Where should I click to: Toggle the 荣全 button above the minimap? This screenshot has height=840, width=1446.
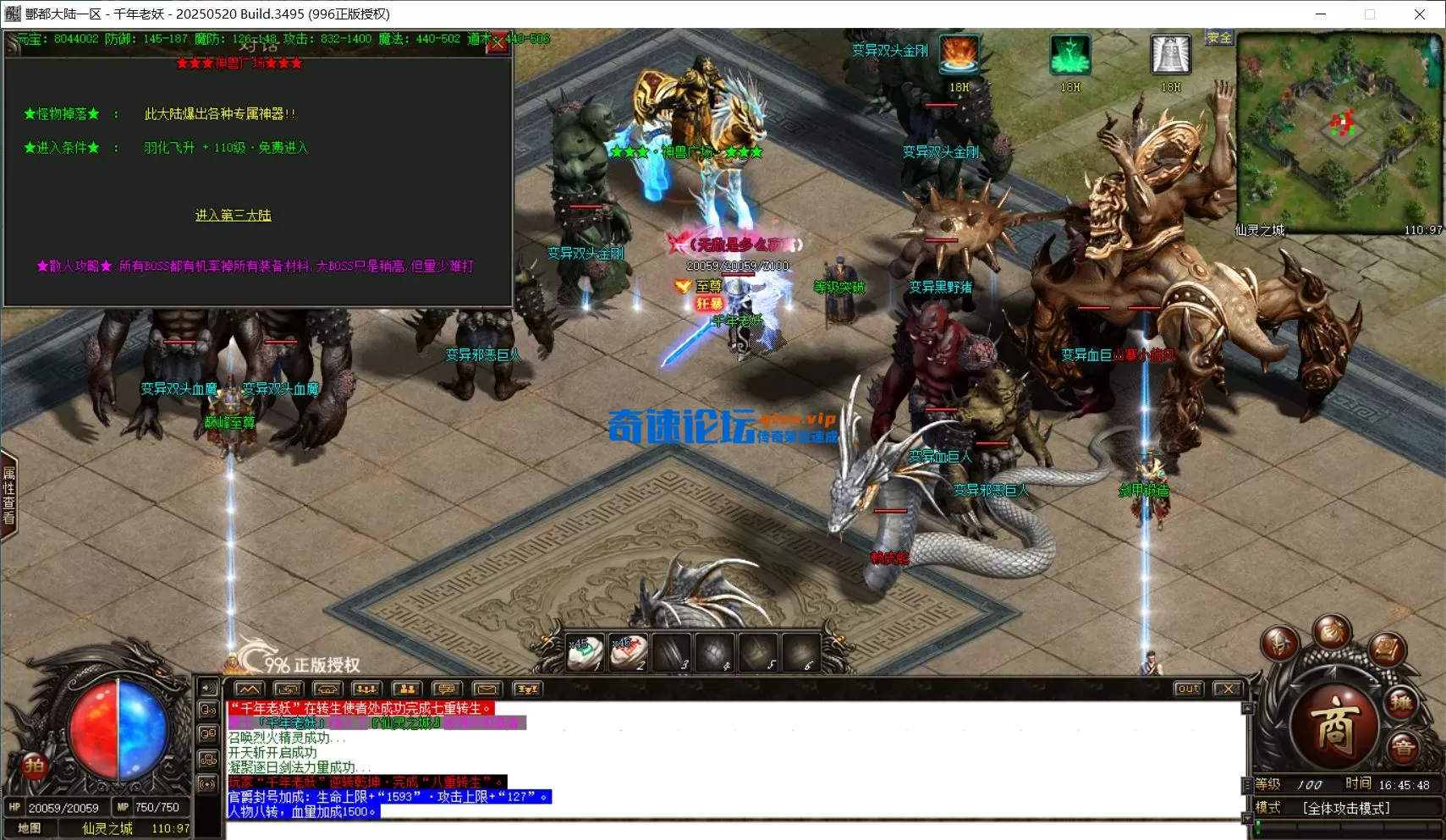pos(1218,37)
